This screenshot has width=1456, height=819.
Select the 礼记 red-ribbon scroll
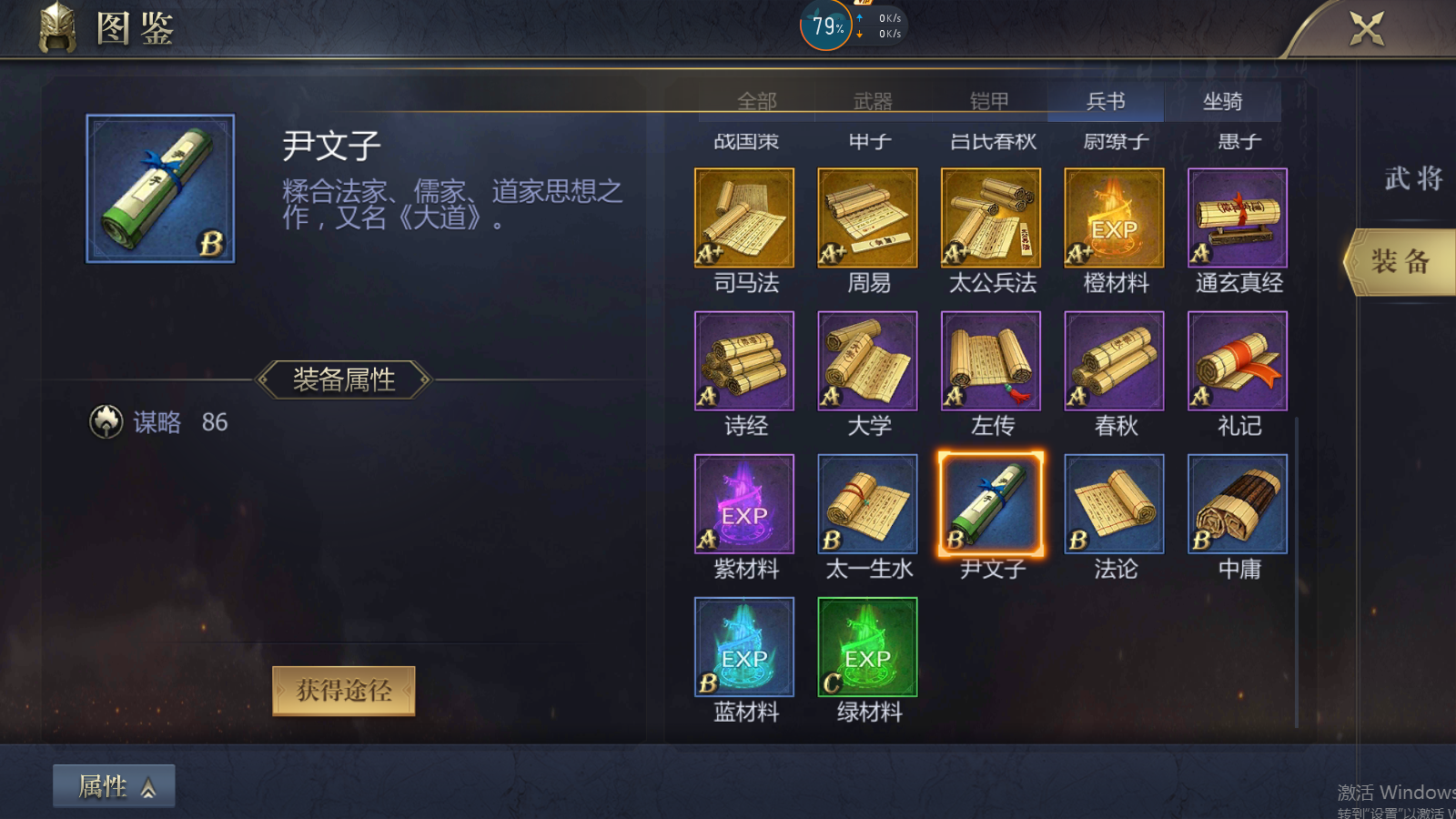(1237, 359)
